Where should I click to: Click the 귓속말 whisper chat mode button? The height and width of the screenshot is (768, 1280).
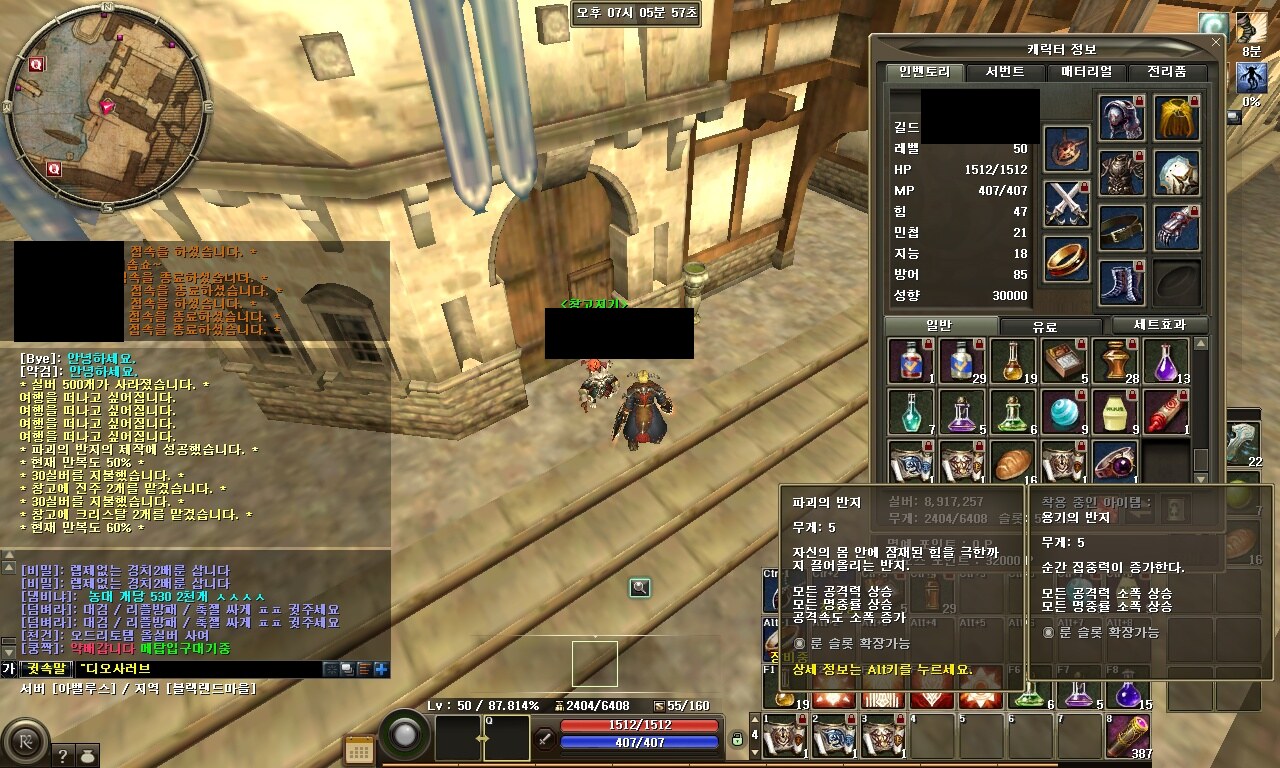[46, 669]
